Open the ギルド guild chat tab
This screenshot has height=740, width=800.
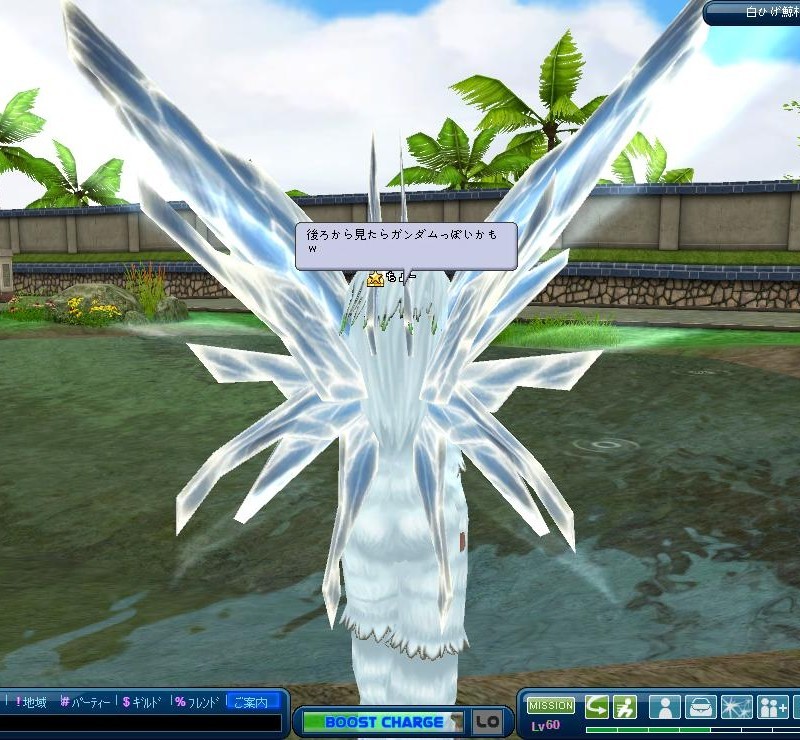point(142,702)
